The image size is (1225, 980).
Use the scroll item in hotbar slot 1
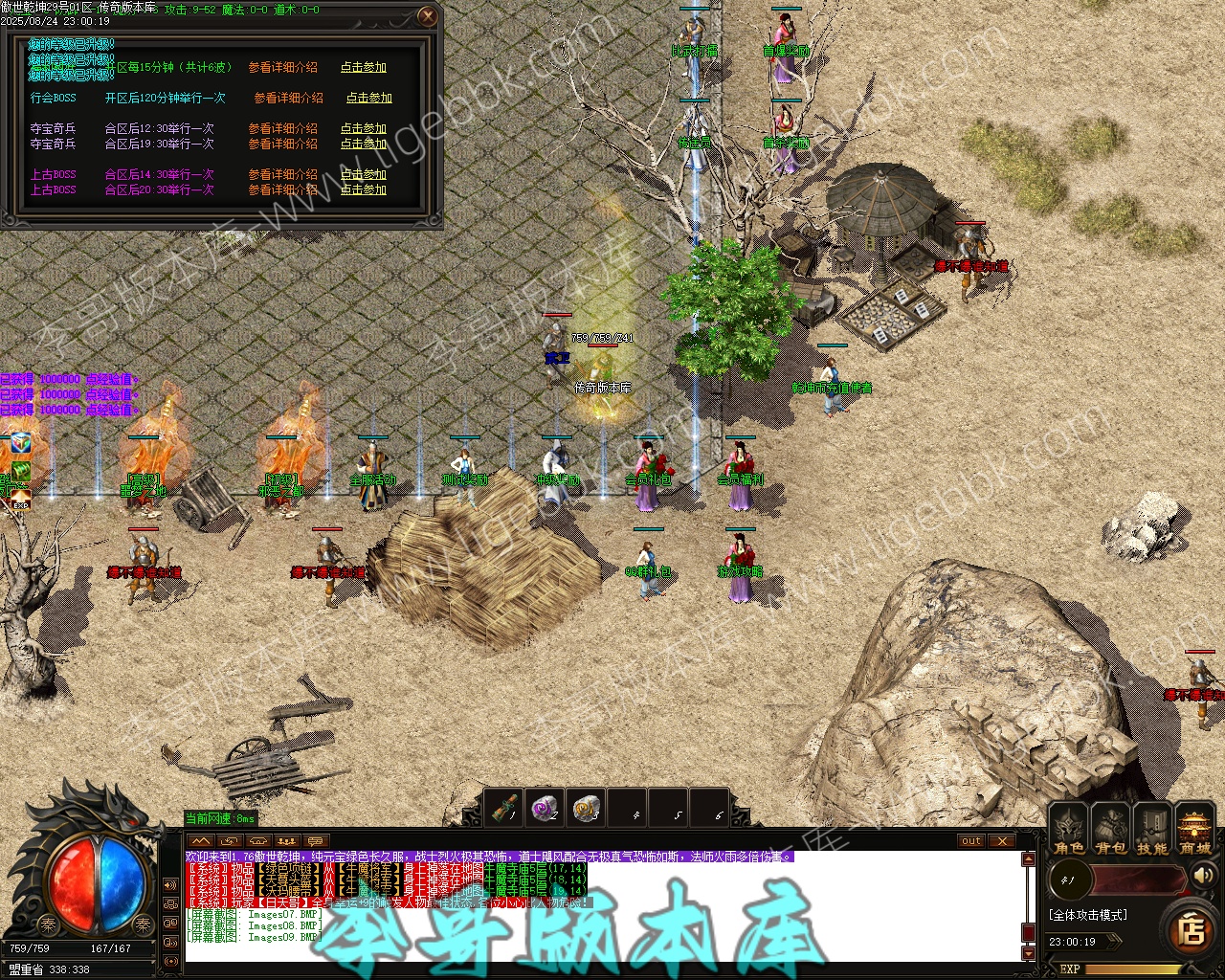tap(503, 810)
